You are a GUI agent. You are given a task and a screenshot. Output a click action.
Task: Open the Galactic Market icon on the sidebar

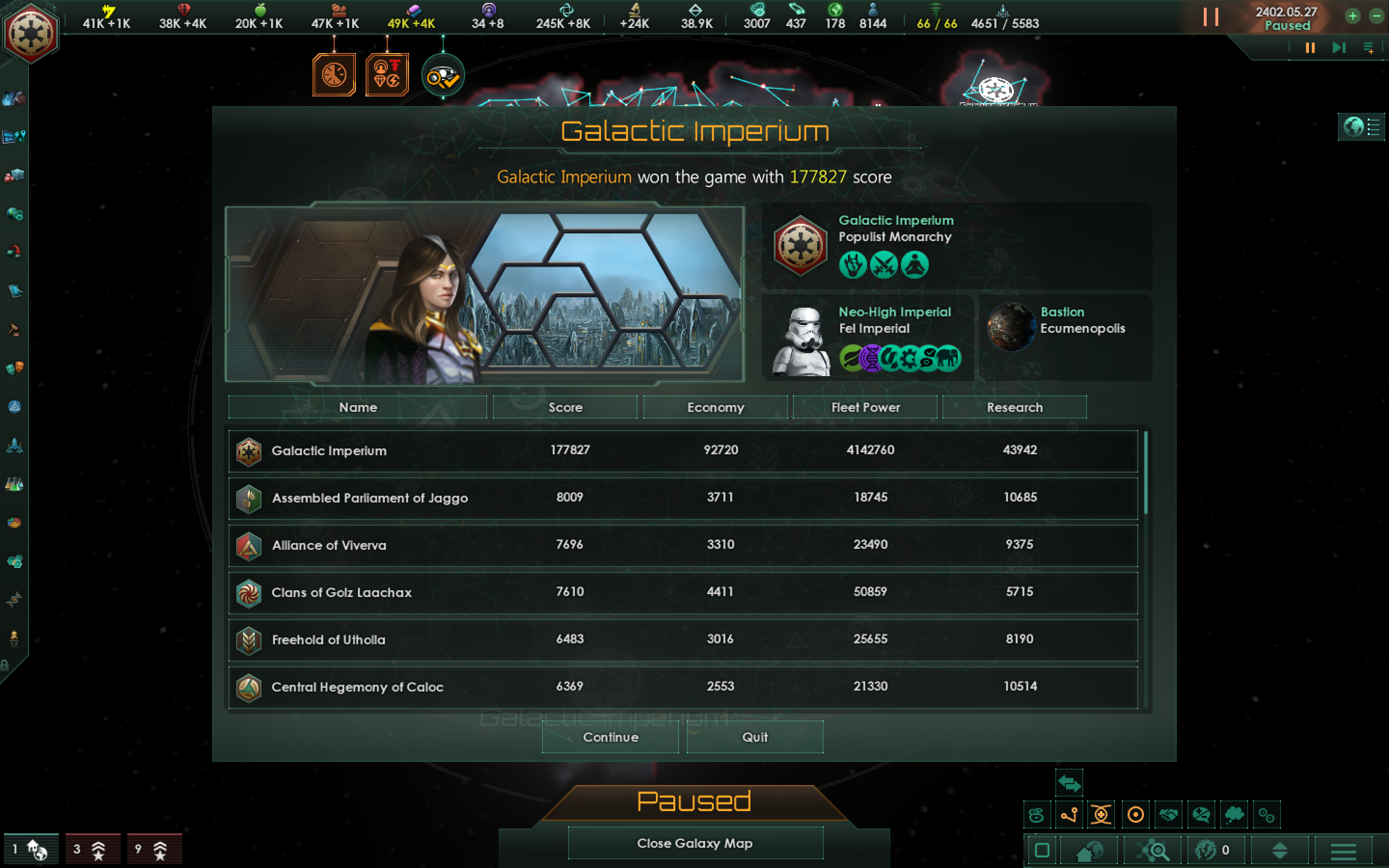point(14,176)
